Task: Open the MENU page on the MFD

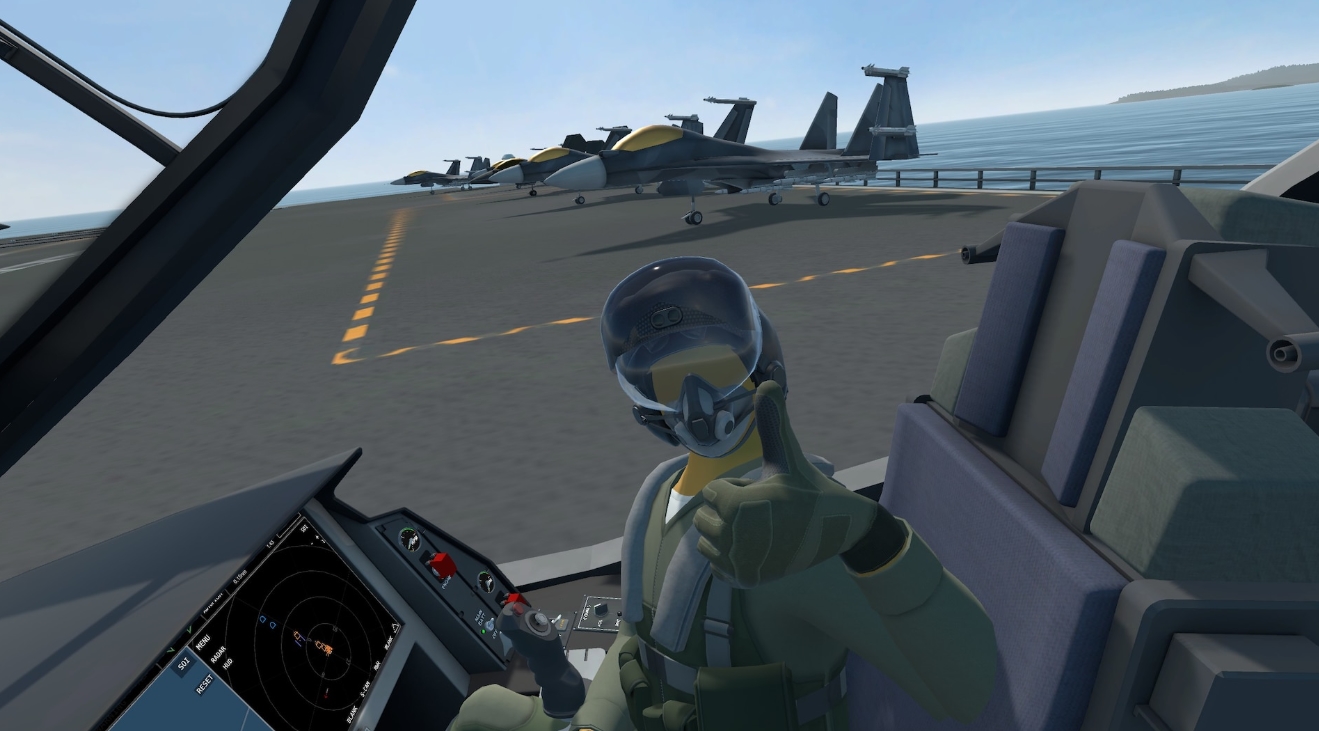Action: click(x=202, y=640)
